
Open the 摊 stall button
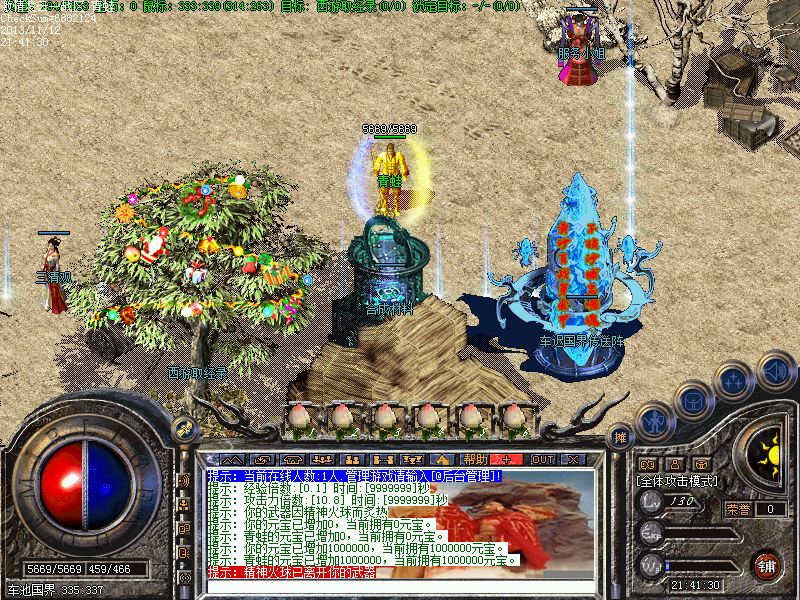point(620,437)
